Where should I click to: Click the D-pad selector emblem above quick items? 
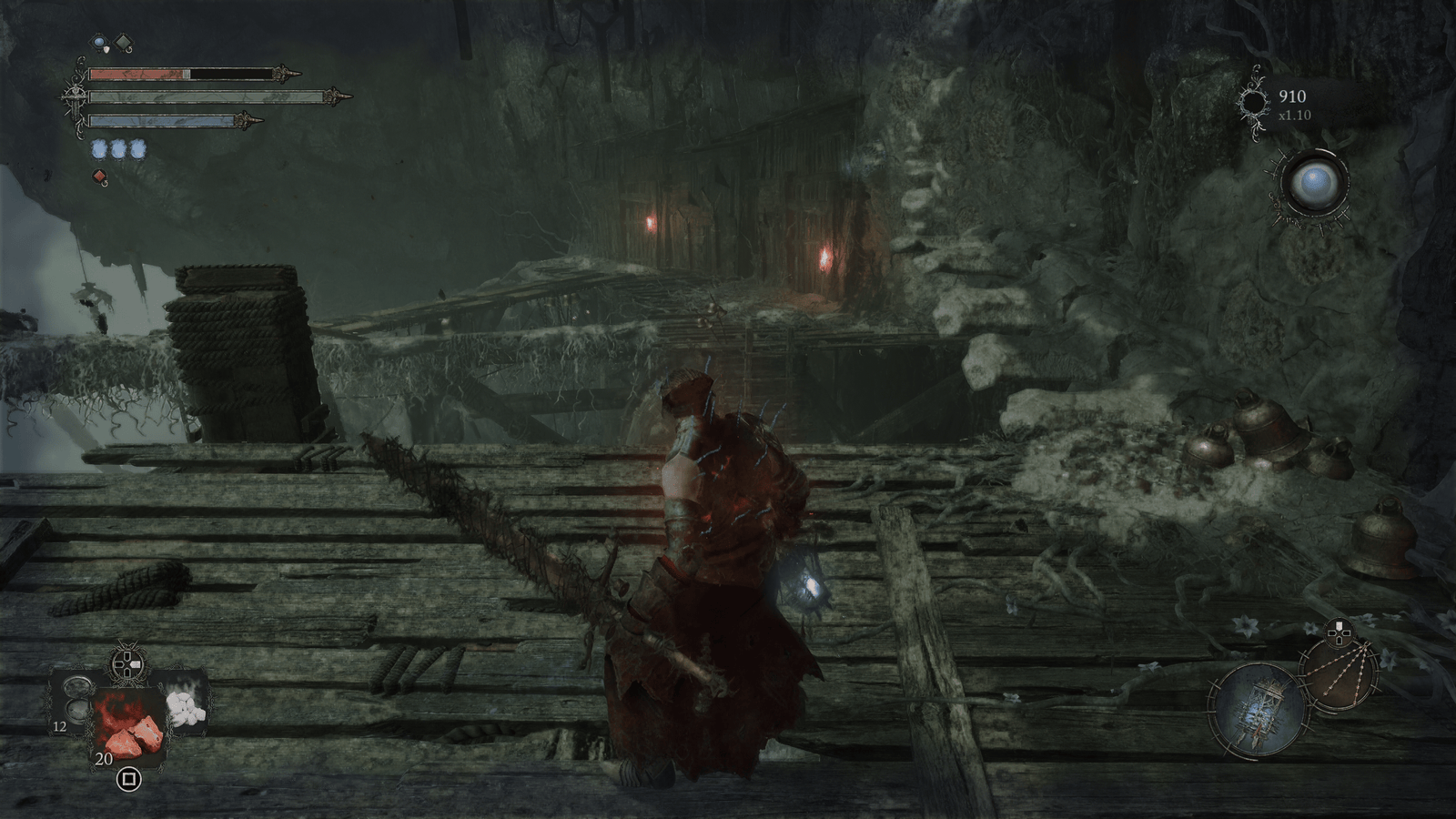(127, 662)
